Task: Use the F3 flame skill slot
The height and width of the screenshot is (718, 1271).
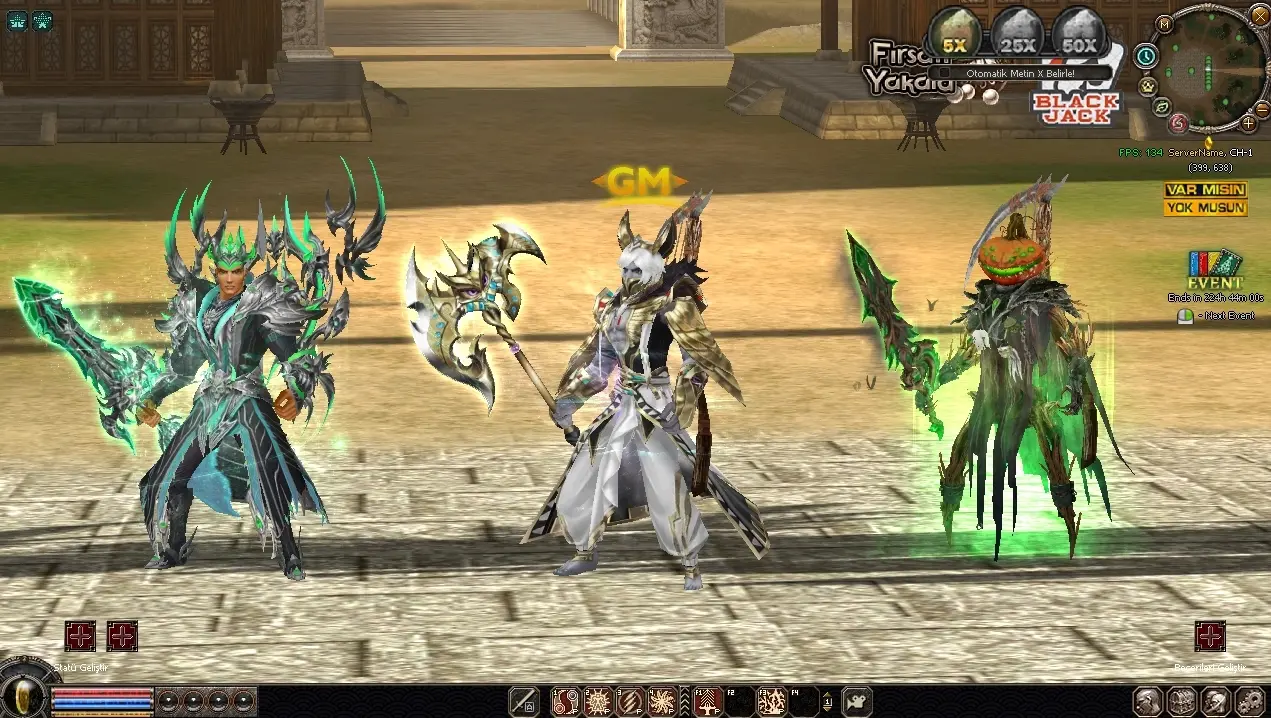Action: 772,702
